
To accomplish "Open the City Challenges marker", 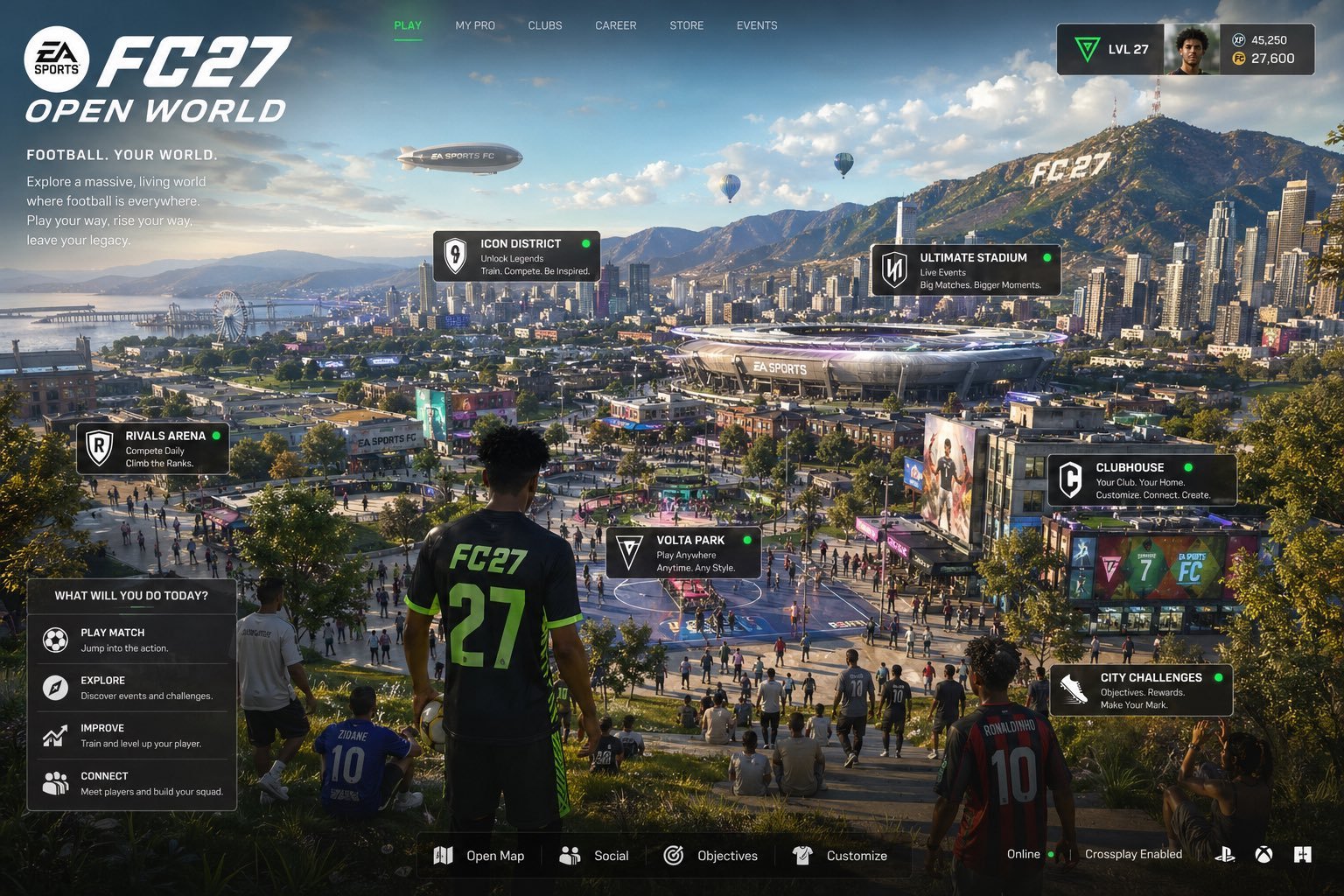I will [x=1140, y=690].
